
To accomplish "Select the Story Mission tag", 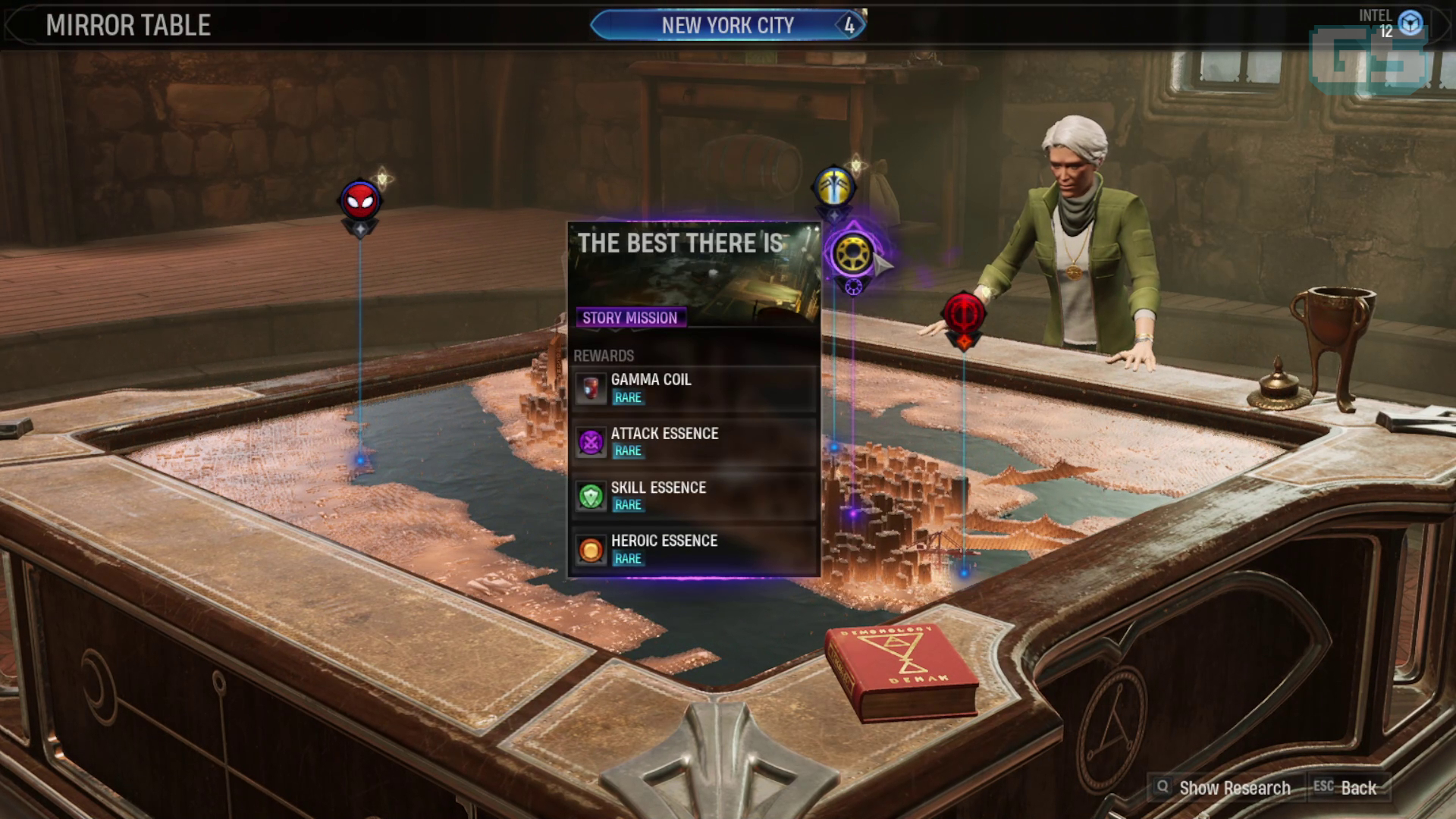I will (x=631, y=318).
